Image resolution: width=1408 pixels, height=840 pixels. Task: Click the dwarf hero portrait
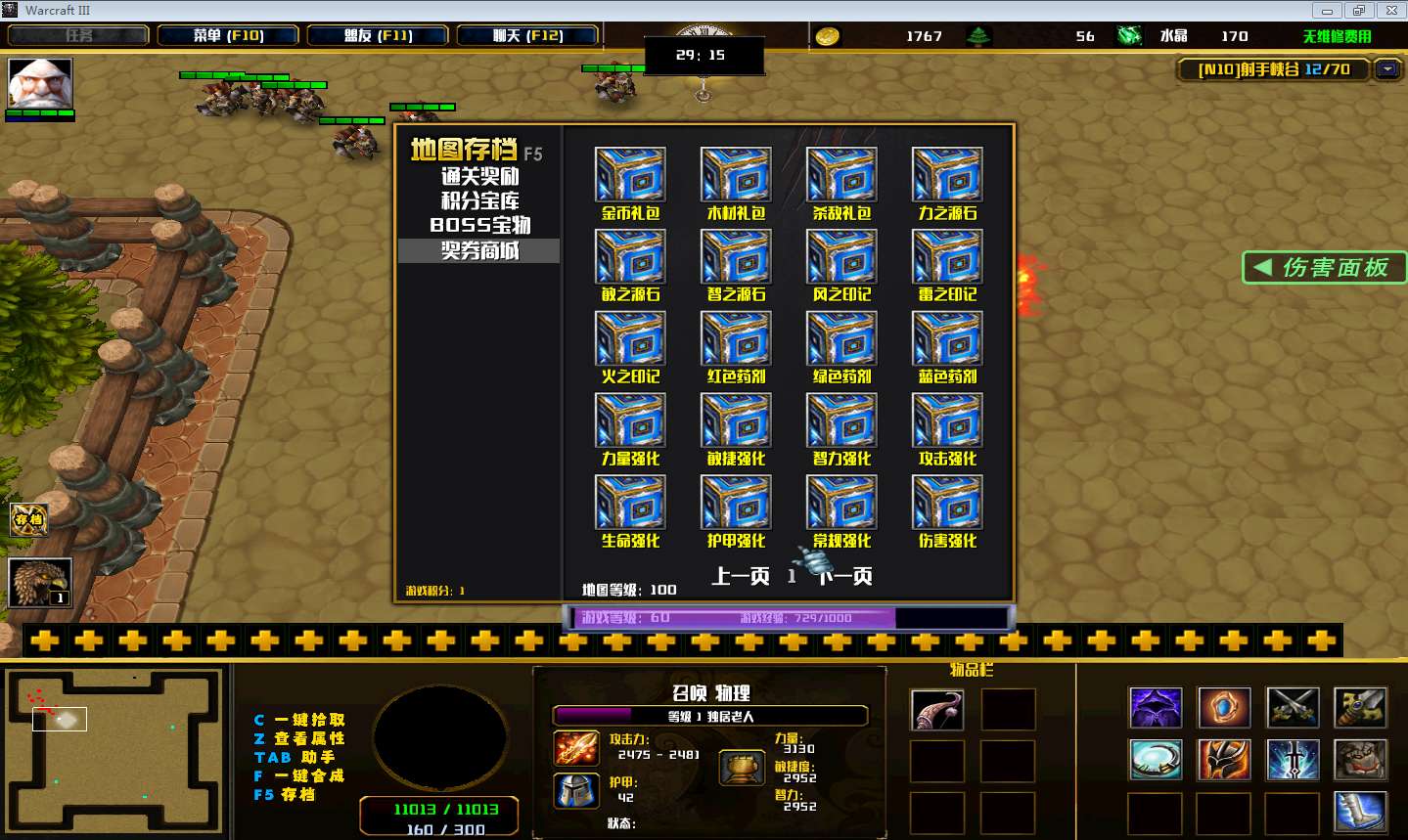point(40,83)
